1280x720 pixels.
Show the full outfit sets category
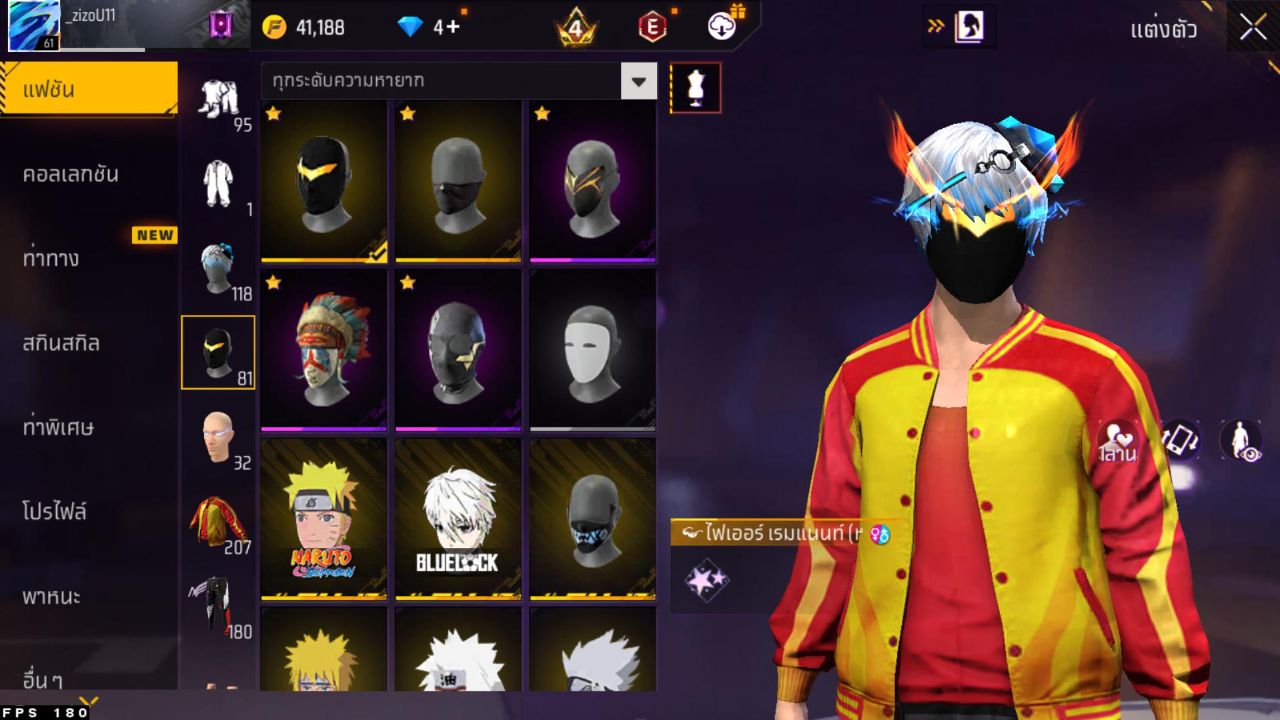click(218, 100)
